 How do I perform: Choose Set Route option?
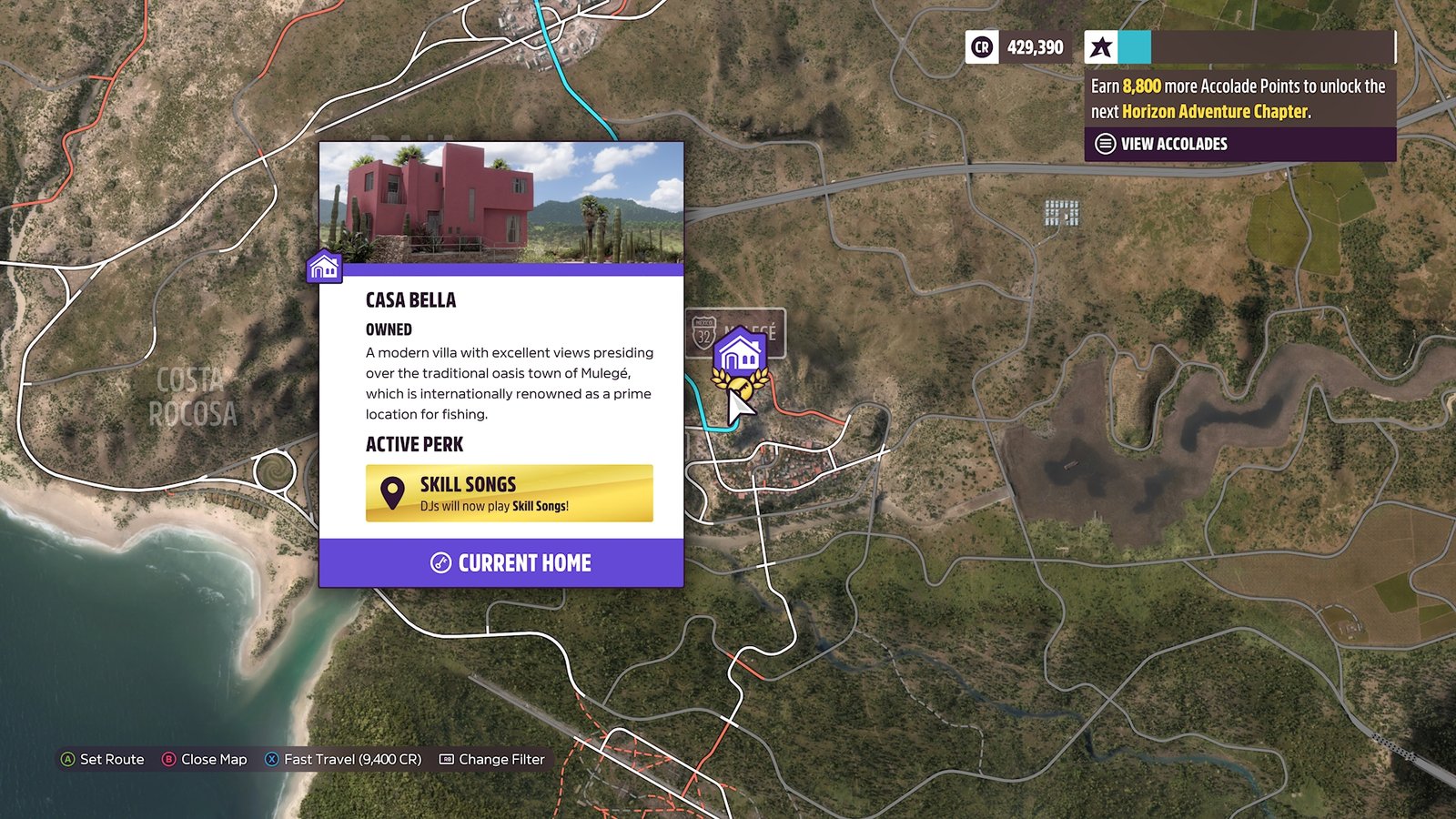tap(102, 759)
